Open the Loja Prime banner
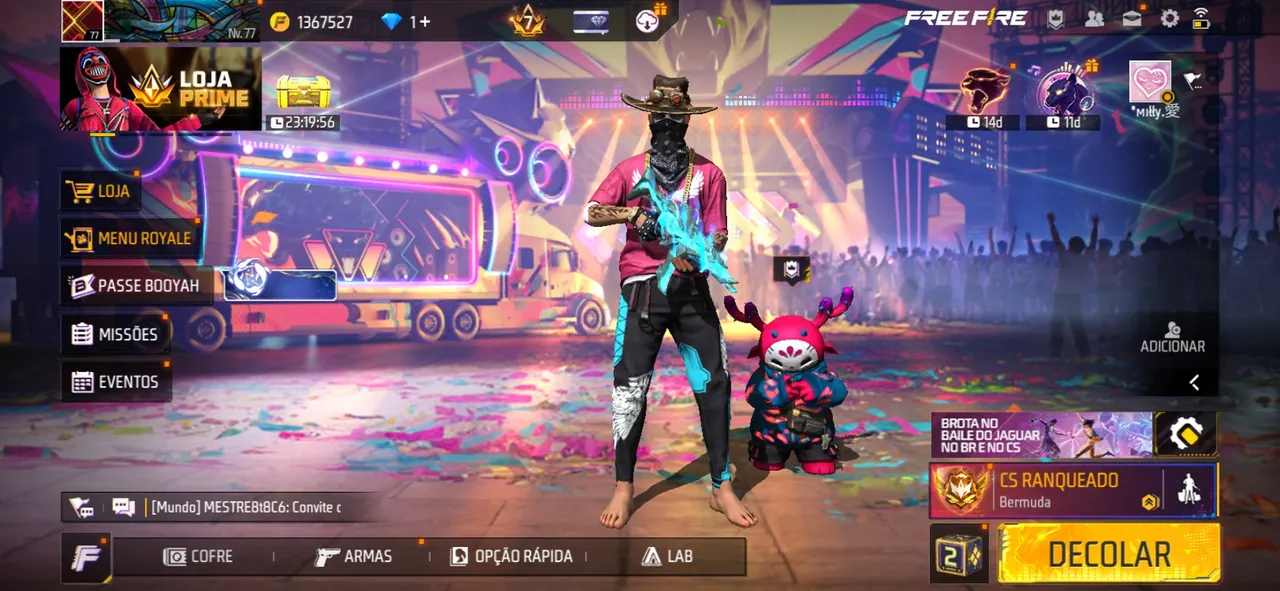Viewport: 1280px width, 591px height. [x=161, y=89]
